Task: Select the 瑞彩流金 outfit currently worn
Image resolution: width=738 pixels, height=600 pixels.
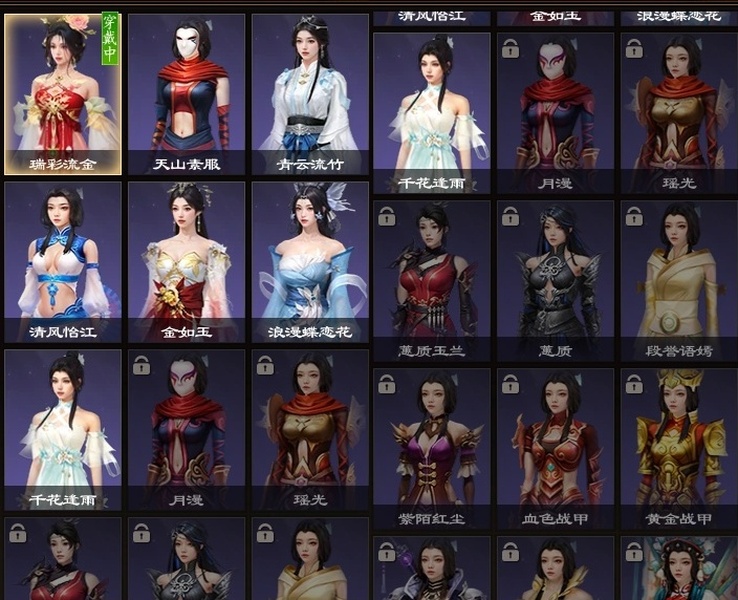Action: (63, 94)
